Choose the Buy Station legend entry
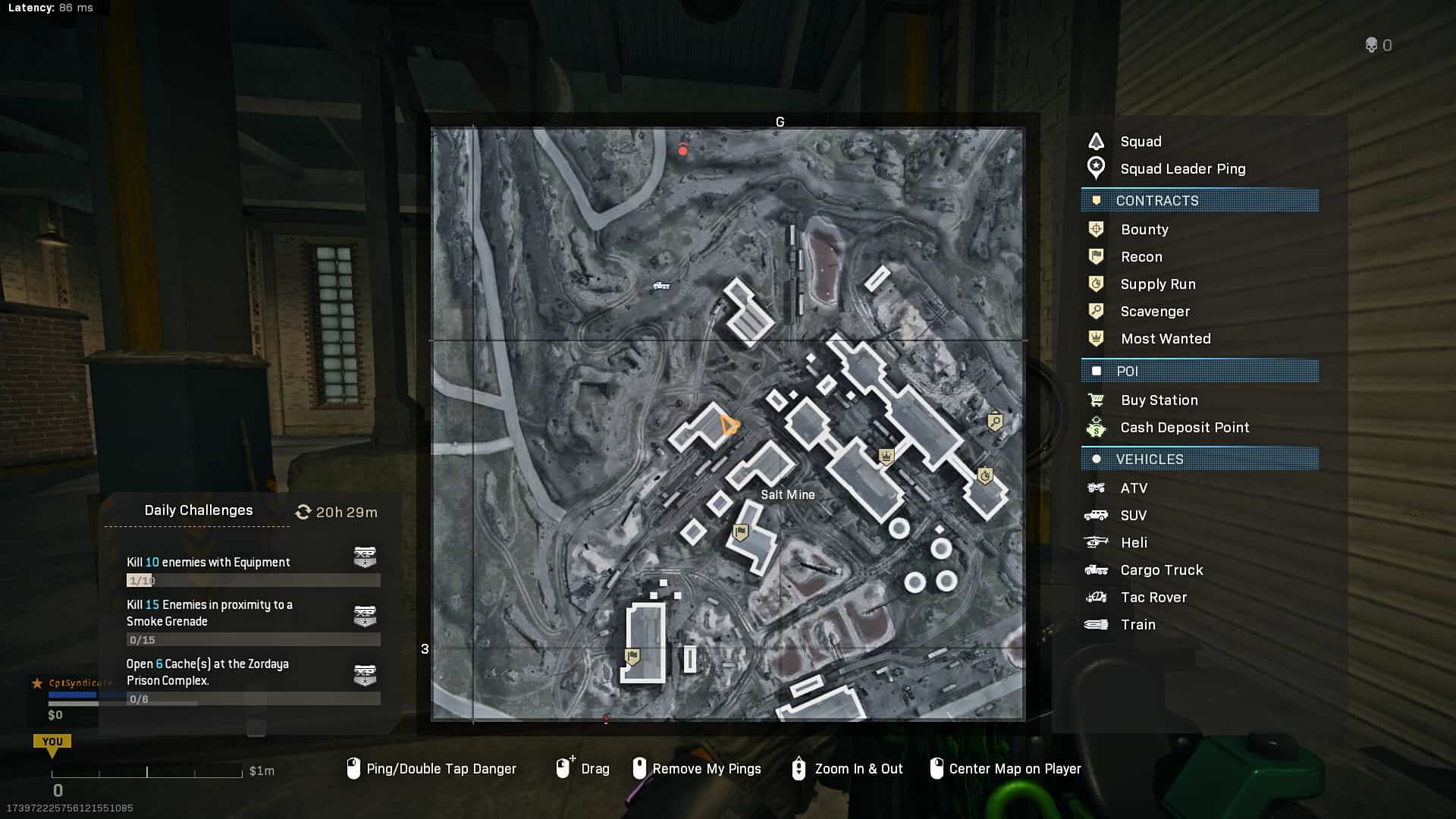1456x819 pixels. point(1159,400)
